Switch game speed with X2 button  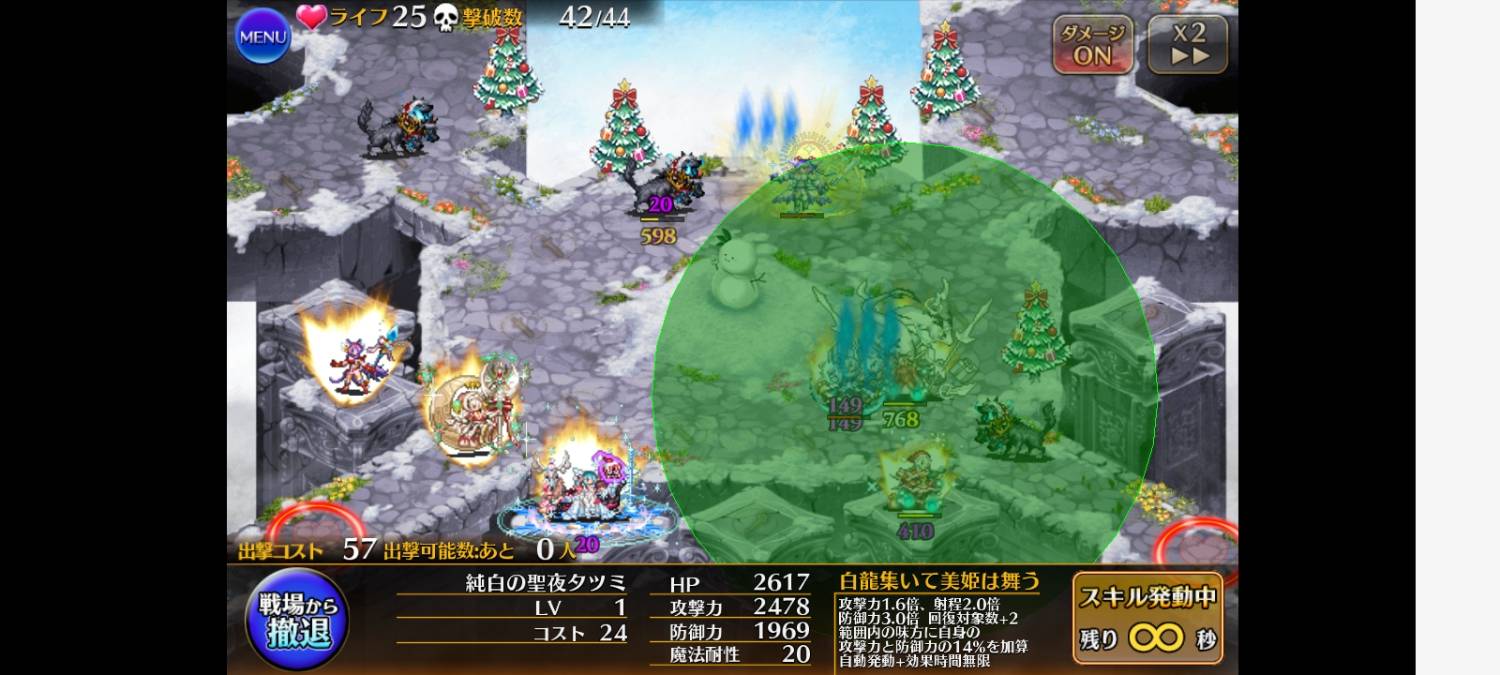tap(1188, 45)
